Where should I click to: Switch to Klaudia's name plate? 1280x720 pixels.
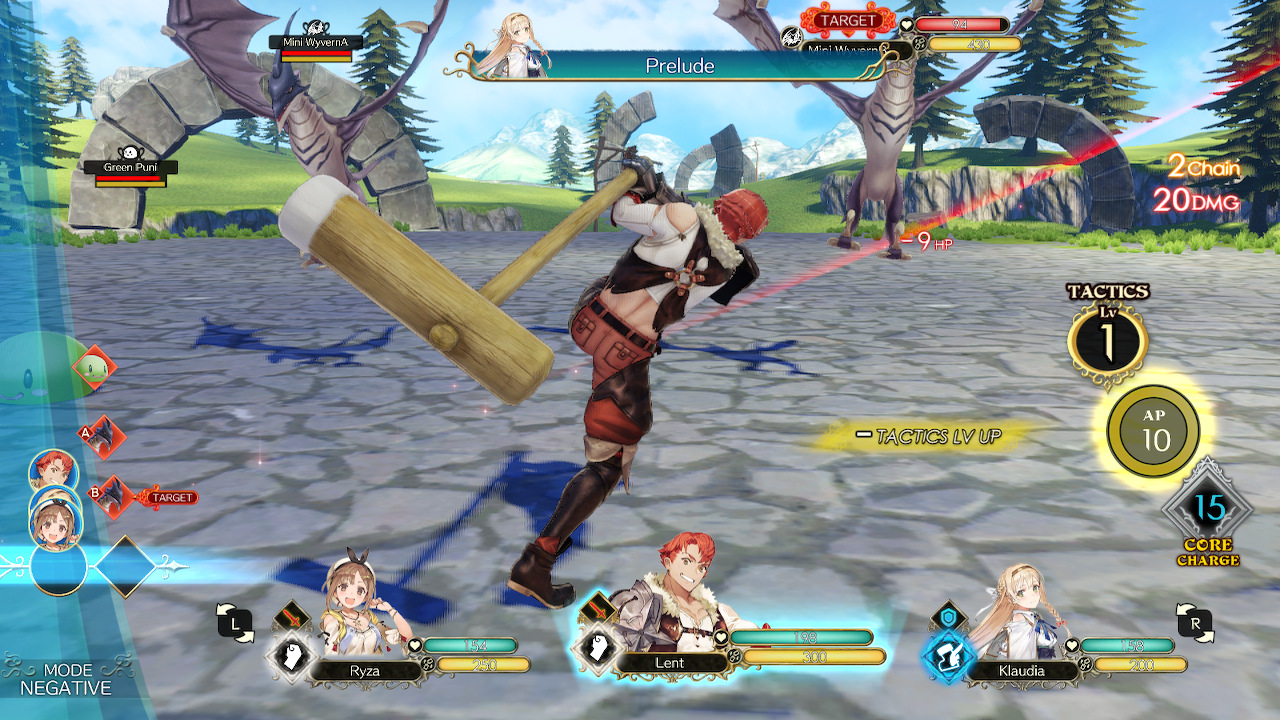[1023, 671]
